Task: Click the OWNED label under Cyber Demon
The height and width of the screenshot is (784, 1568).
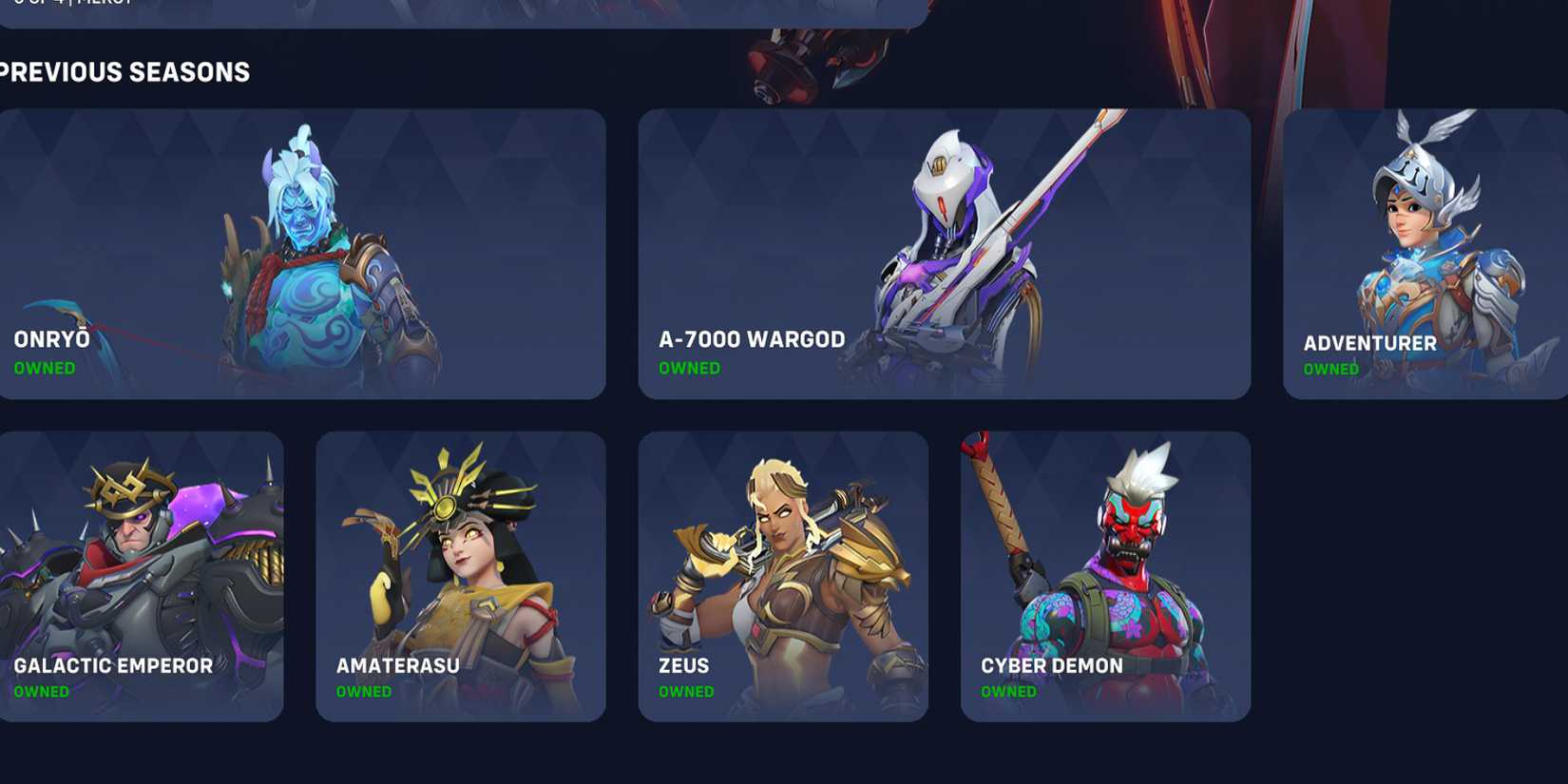Action: point(1008,692)
